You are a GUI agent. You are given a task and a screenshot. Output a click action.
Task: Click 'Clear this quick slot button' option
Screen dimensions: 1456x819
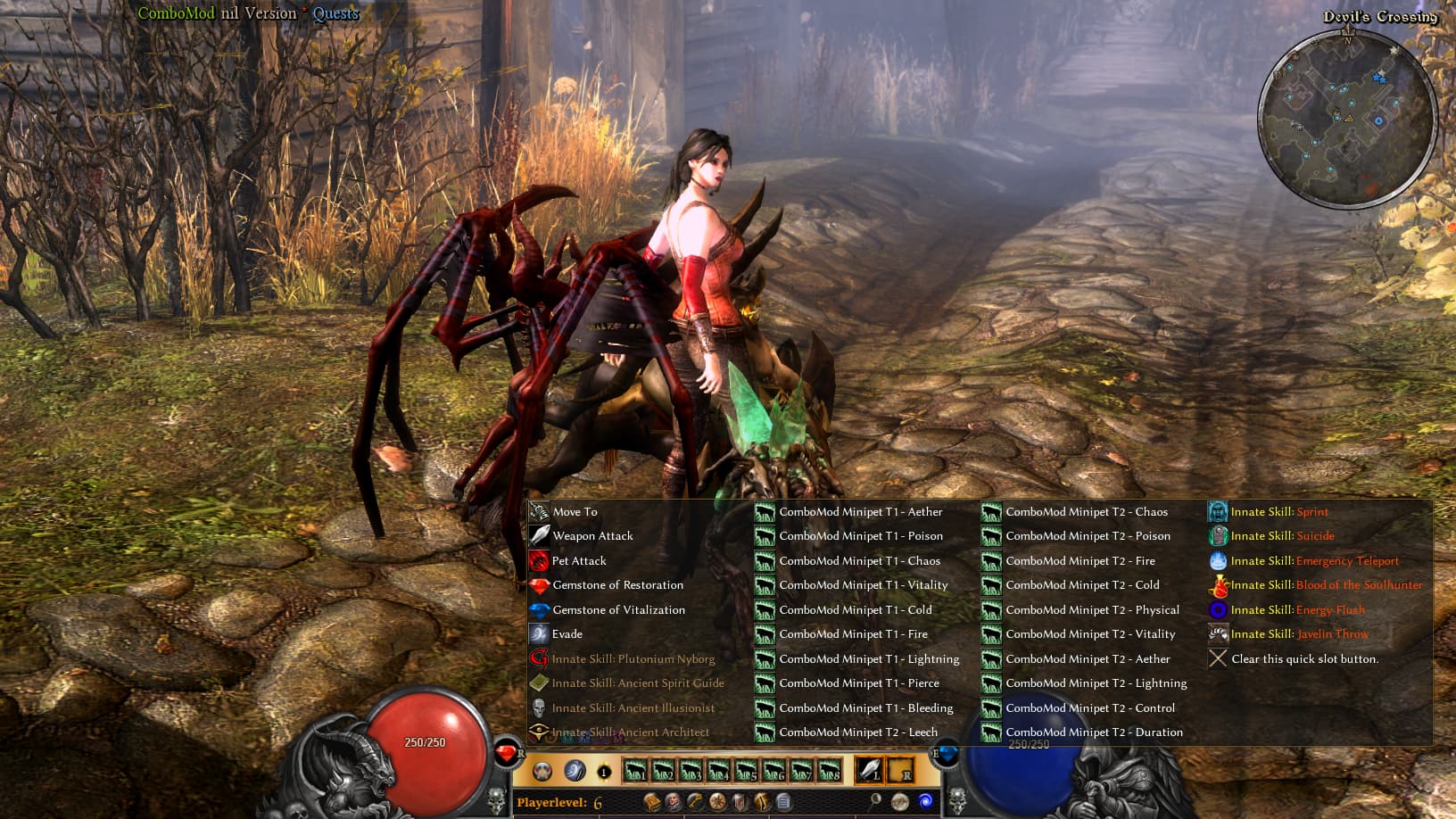coord(1303,658)
